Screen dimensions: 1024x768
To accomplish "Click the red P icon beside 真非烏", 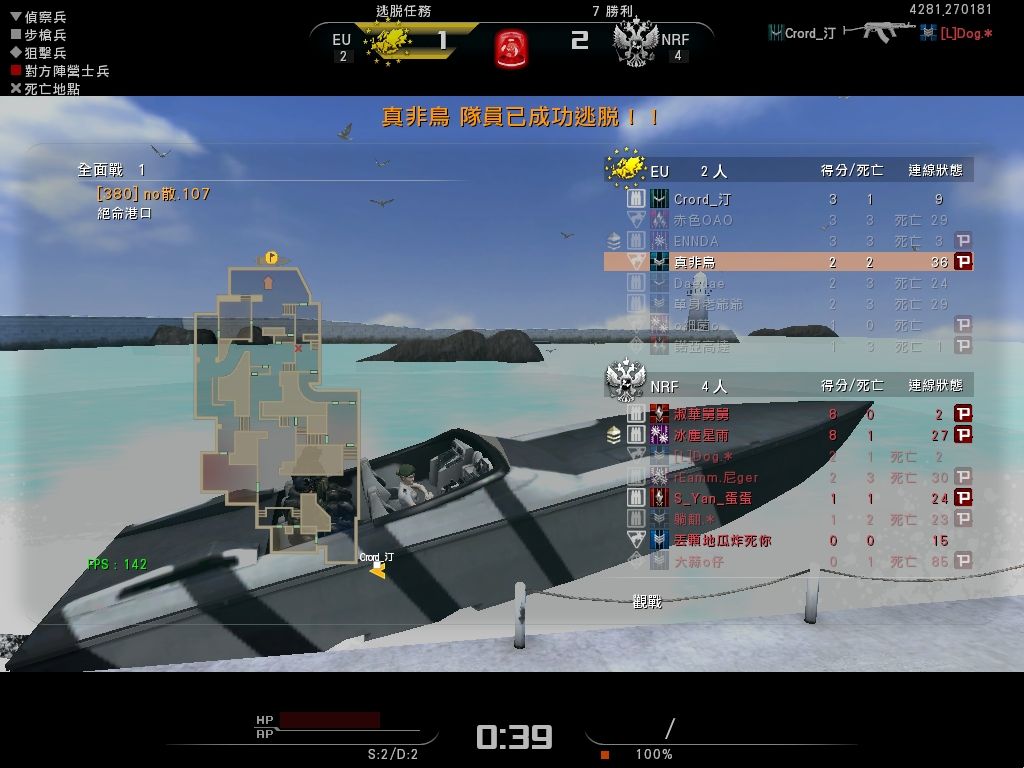I will pyautogui.click(x=963, y=262).
